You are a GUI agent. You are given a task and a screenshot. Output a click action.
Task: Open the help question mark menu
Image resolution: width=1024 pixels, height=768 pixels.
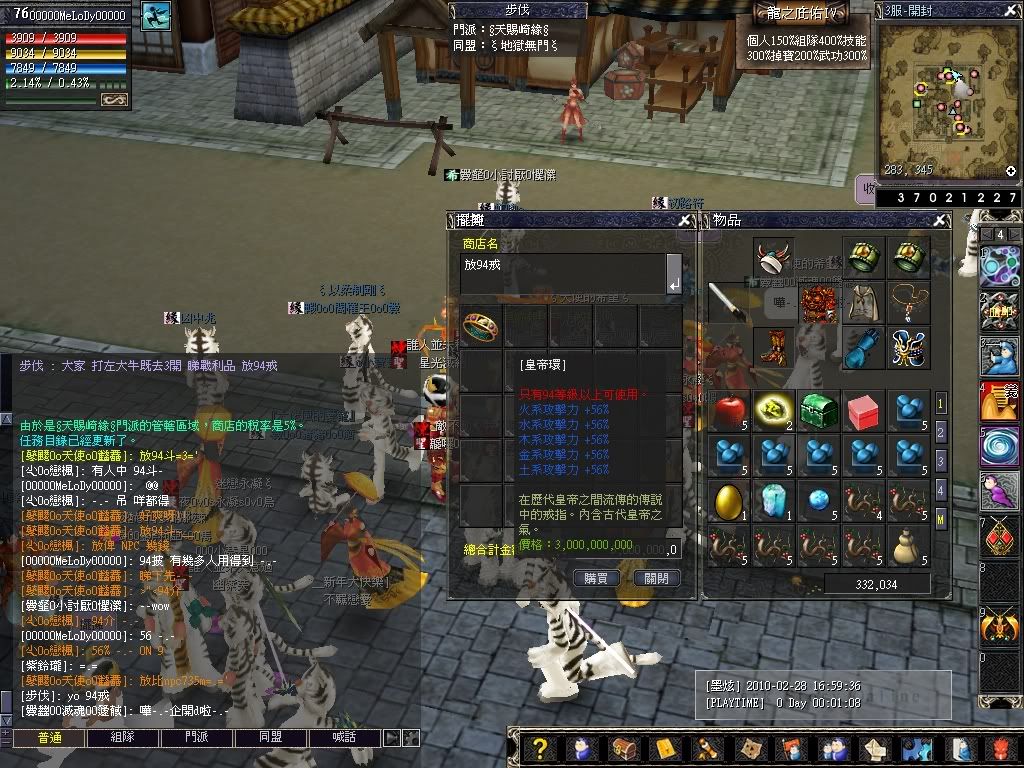[540, 749]
